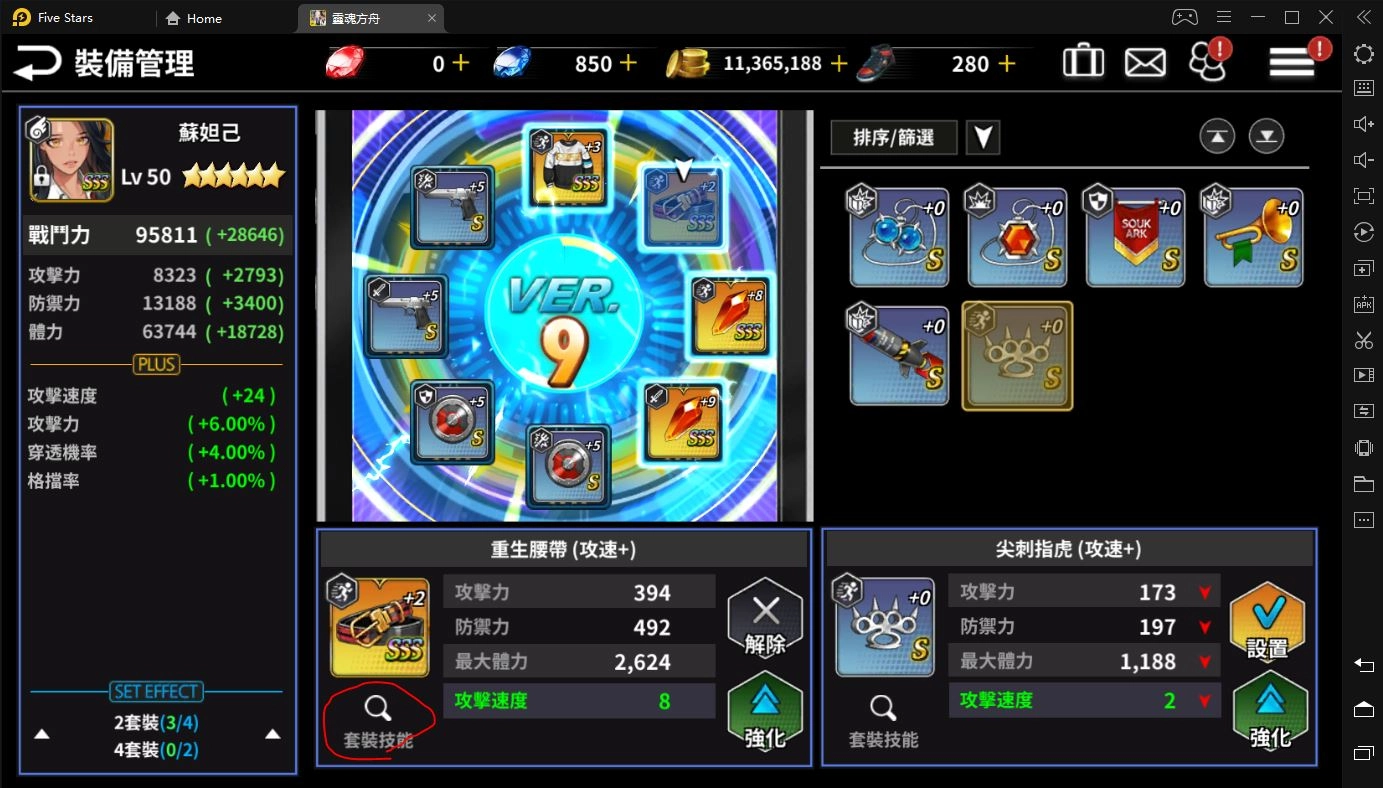Viewport: 1383px width, 788px height.
Task: Click the volume down icon in sidebar
Action: point(1362,159)
